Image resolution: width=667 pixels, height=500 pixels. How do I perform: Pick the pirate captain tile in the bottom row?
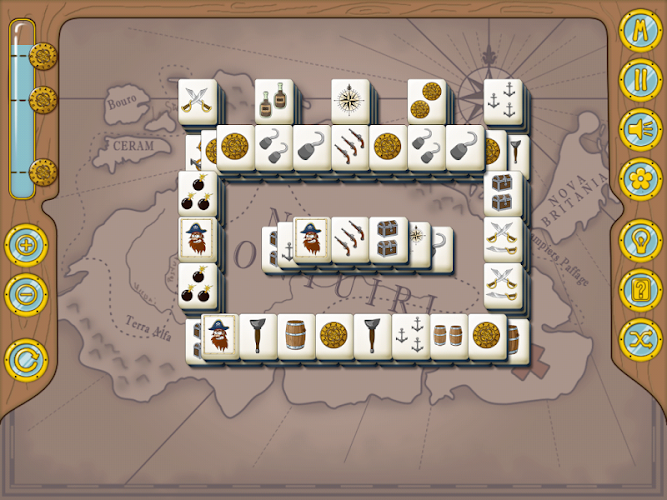[x=219, y=336]
